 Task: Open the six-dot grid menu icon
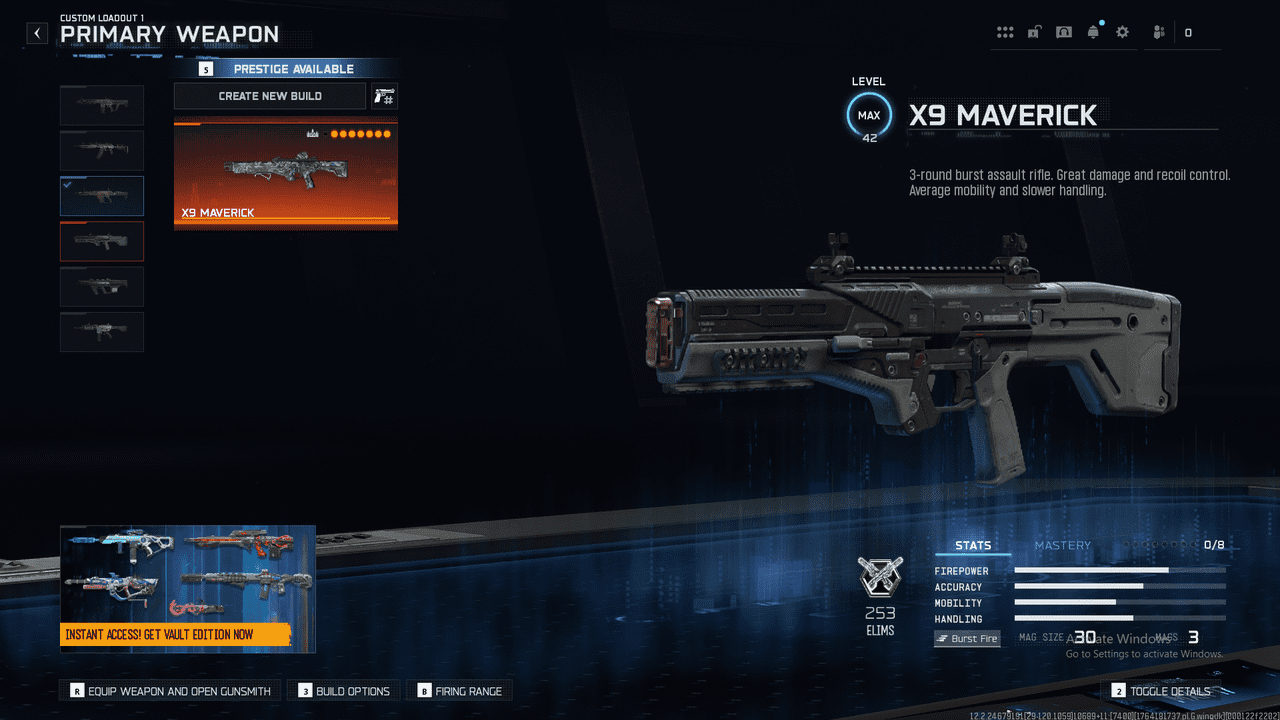click(x=1005, y=33)
